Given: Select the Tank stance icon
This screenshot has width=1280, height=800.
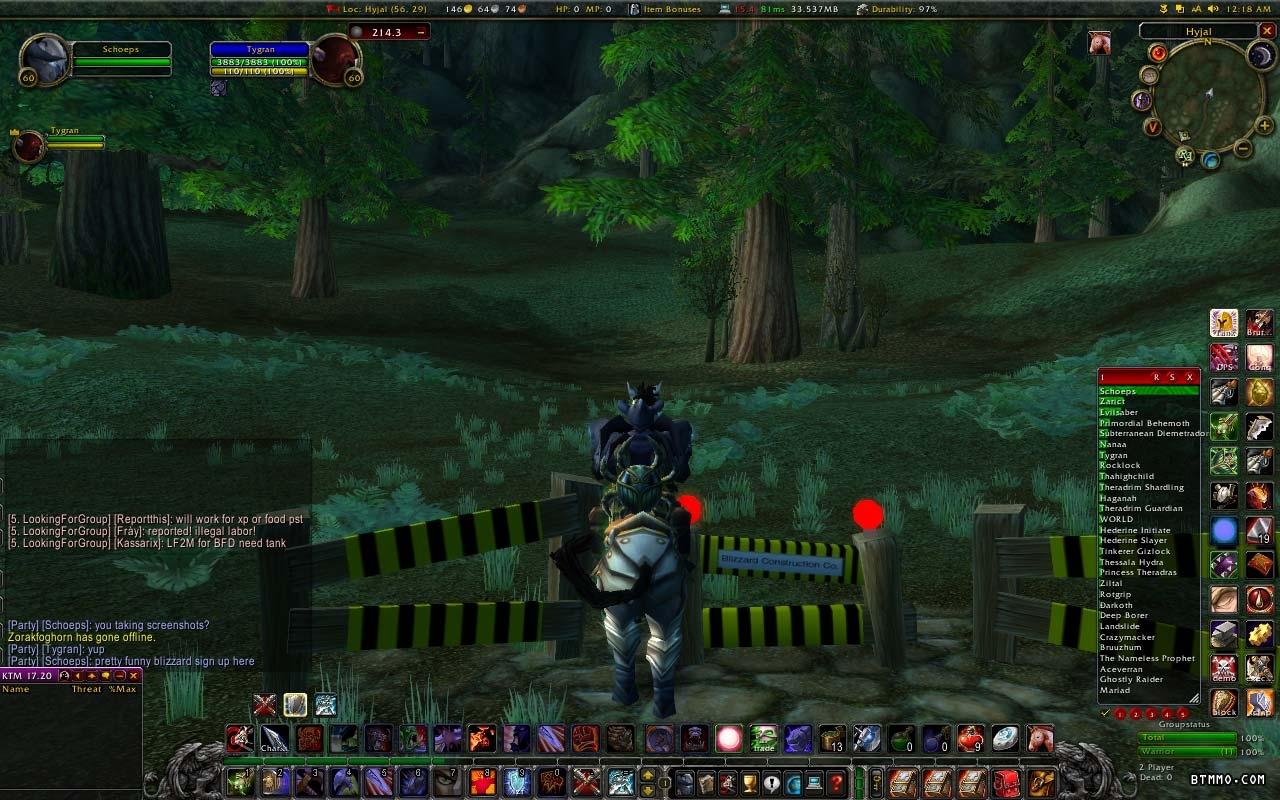Looking at the screenshot, I should (1225, 322).
